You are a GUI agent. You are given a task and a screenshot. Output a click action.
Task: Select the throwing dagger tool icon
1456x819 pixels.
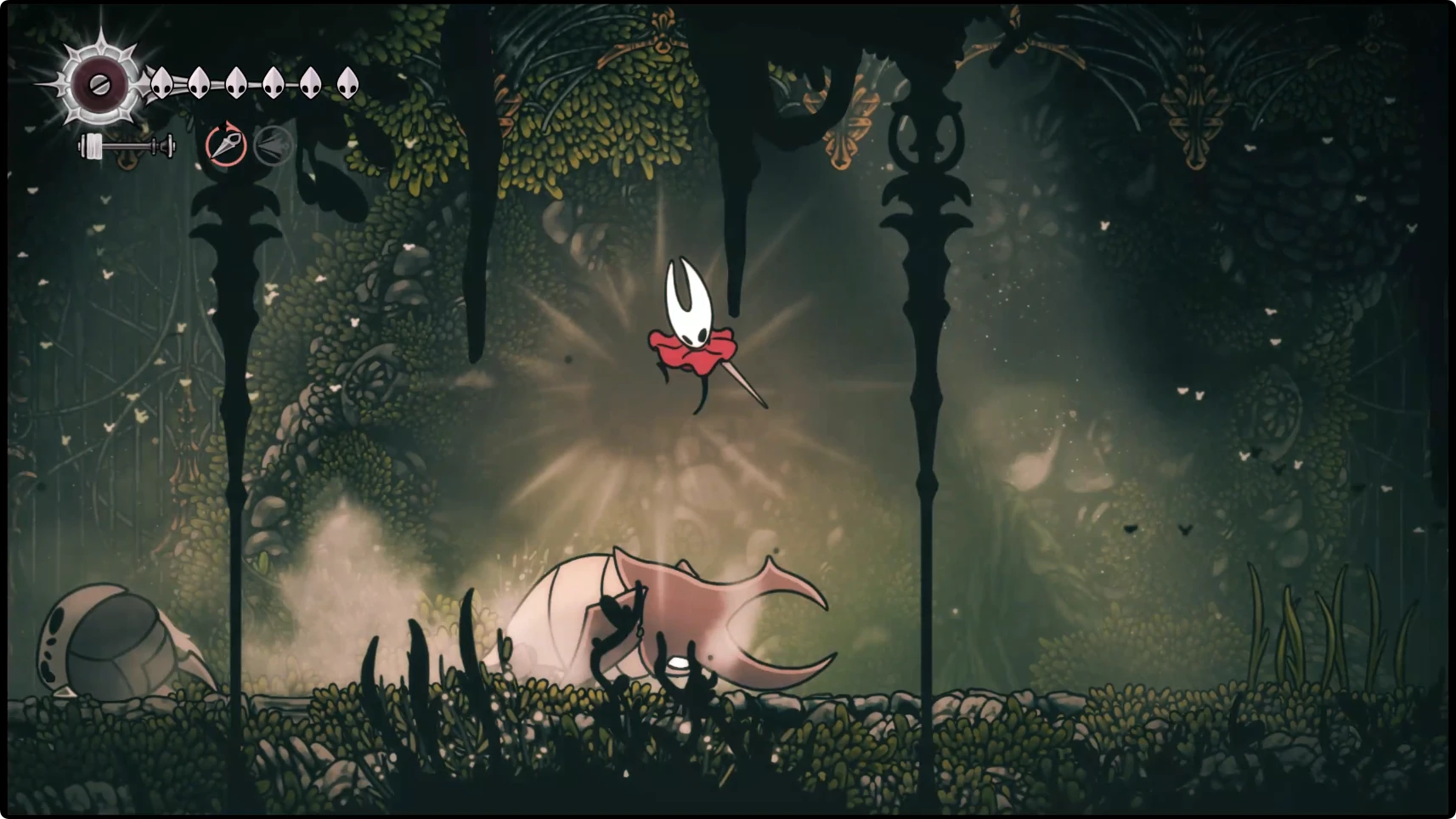coord(226,145)
